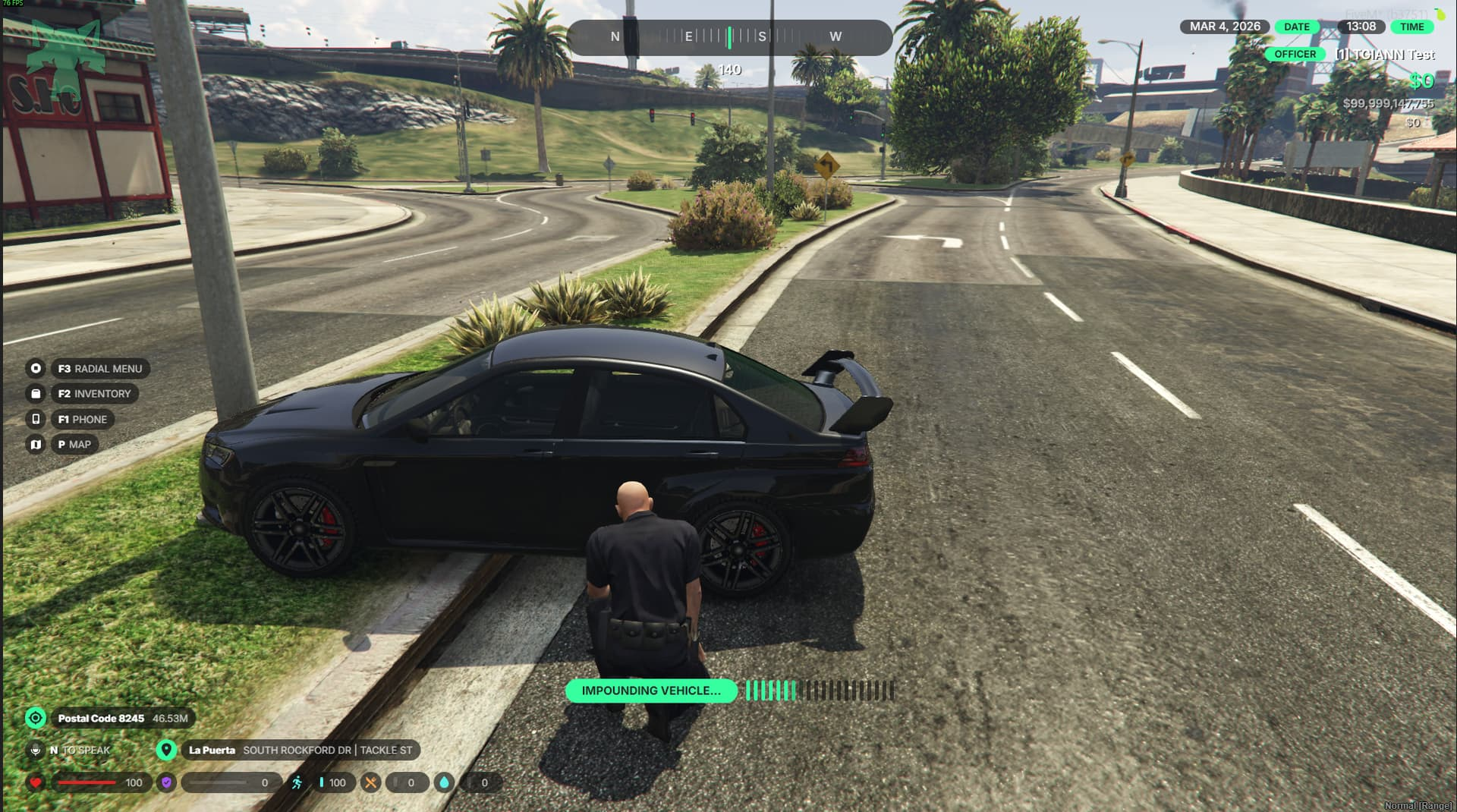1457x812 pixels.
Task: Open the phone icon
Action: click(36, 419)
